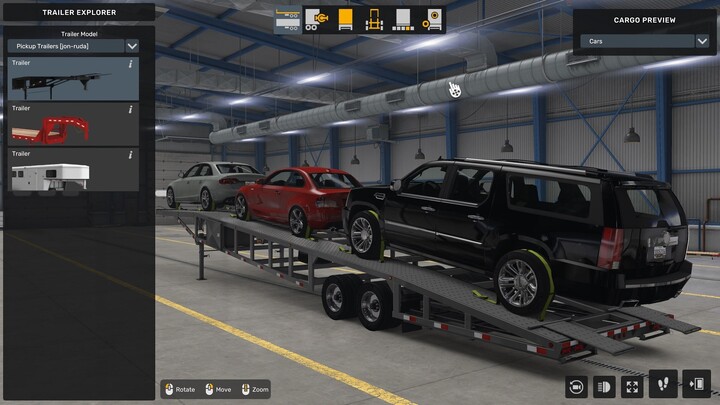This screenshot has width=720, height=405.
Task: Select the rear lights row category
Action: (403, 19)
